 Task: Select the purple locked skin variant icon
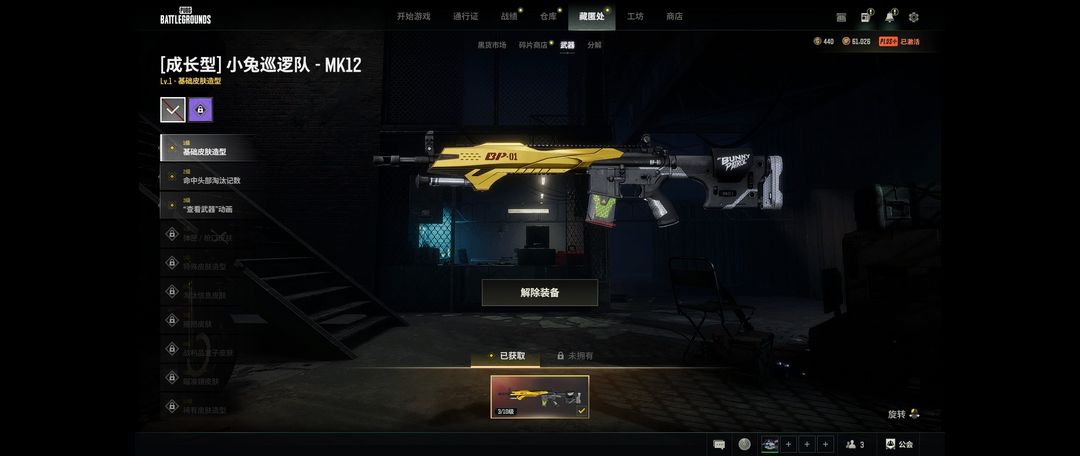(x=200, y=110)
